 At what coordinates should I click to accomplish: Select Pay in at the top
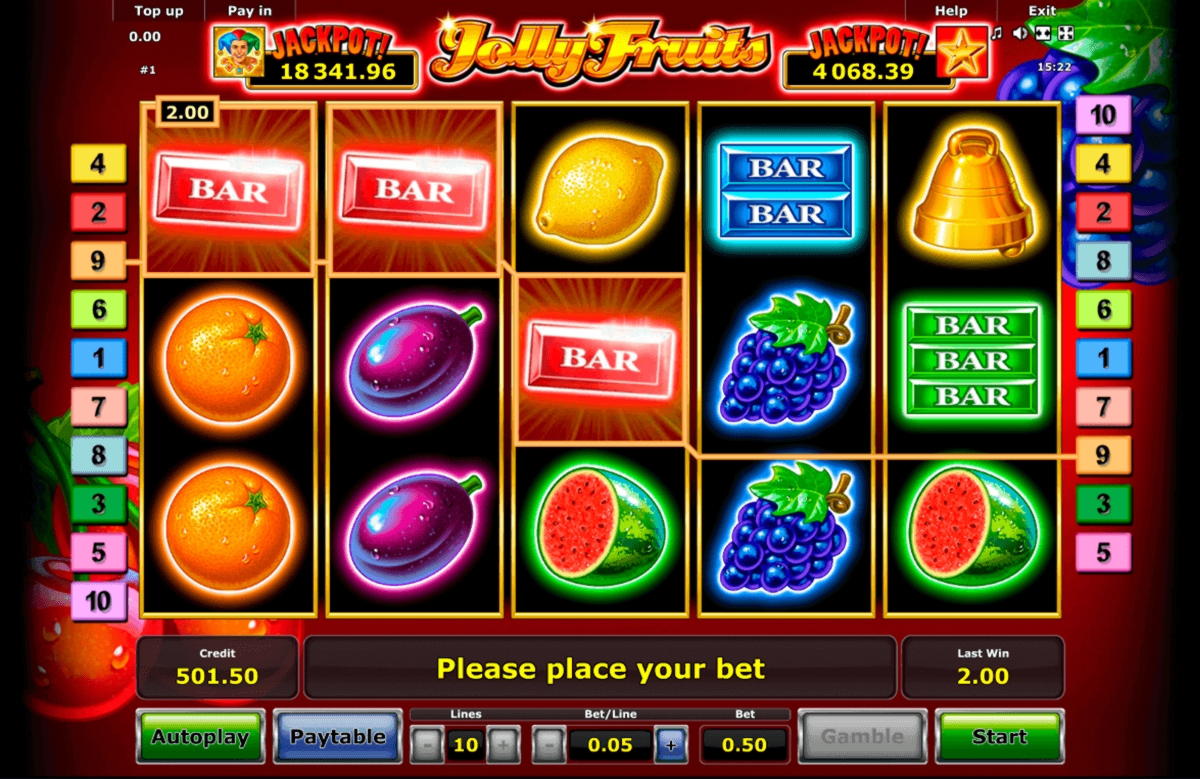tap(249, 11)
